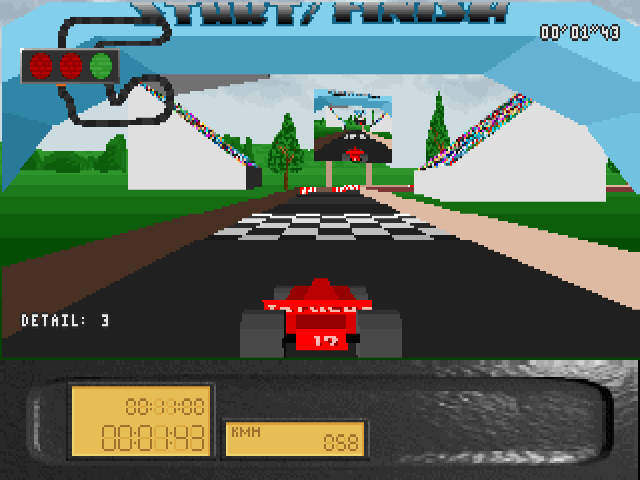The width and height of the screenshot is (640, 480).
Task: Click the starting lights indicator
Action: point(70,67)
